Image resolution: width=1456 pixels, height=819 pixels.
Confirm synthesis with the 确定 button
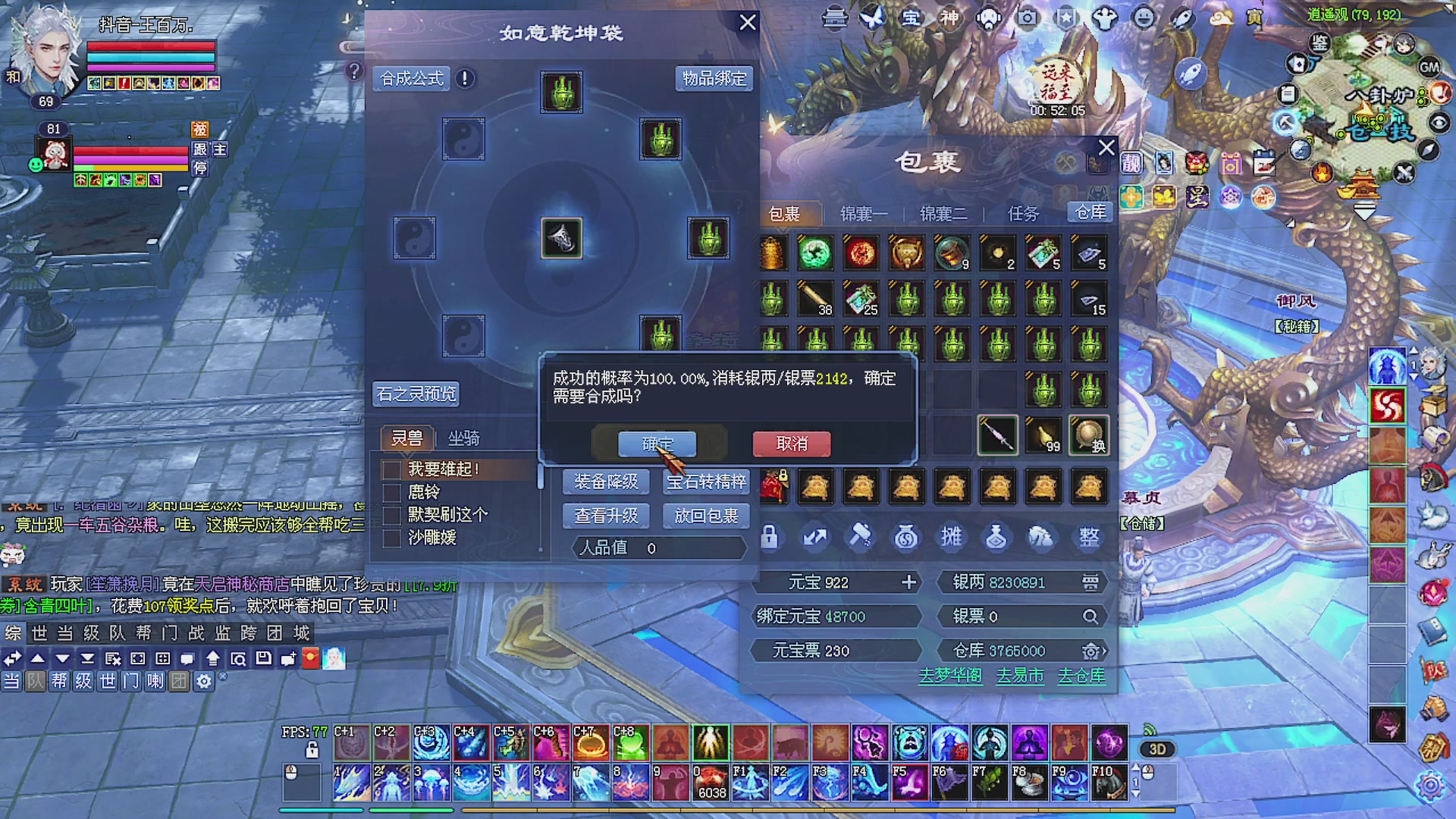(x=657, y=444)
